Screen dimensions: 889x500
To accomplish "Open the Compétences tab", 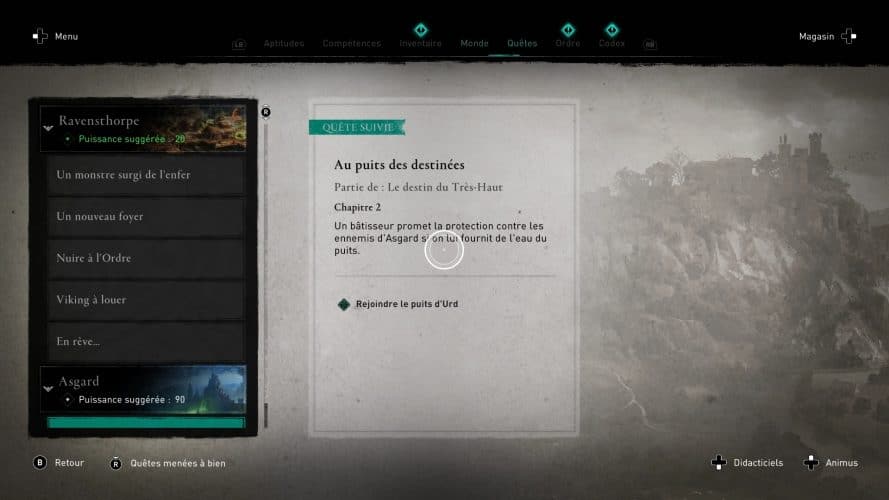I will pos(351,44).
